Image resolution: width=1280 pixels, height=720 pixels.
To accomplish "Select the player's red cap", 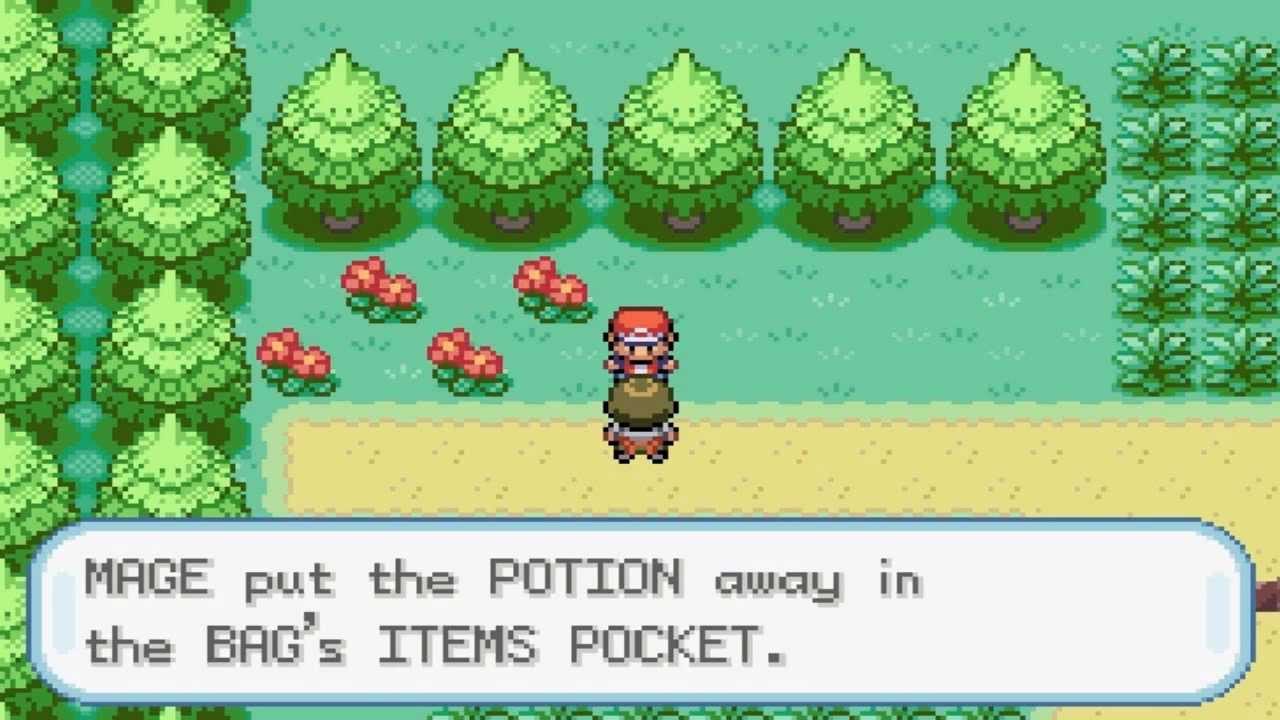I will (x=641, y=322).
